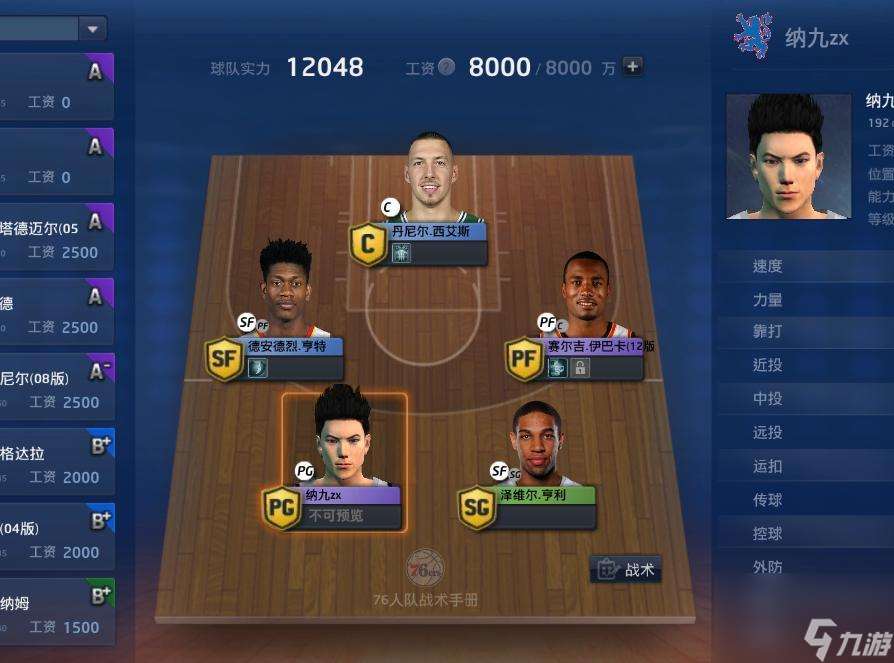Screen dimensions: 894x663
Task: Open the 76人队战术手册 playbook
Action: (425, 580)
